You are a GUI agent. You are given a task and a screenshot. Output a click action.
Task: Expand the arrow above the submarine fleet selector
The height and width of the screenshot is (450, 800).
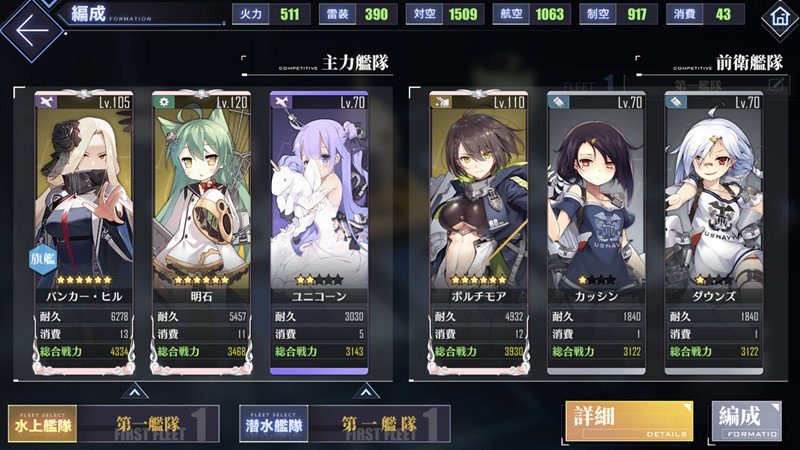pyautogui.click(x=364, y=390)
